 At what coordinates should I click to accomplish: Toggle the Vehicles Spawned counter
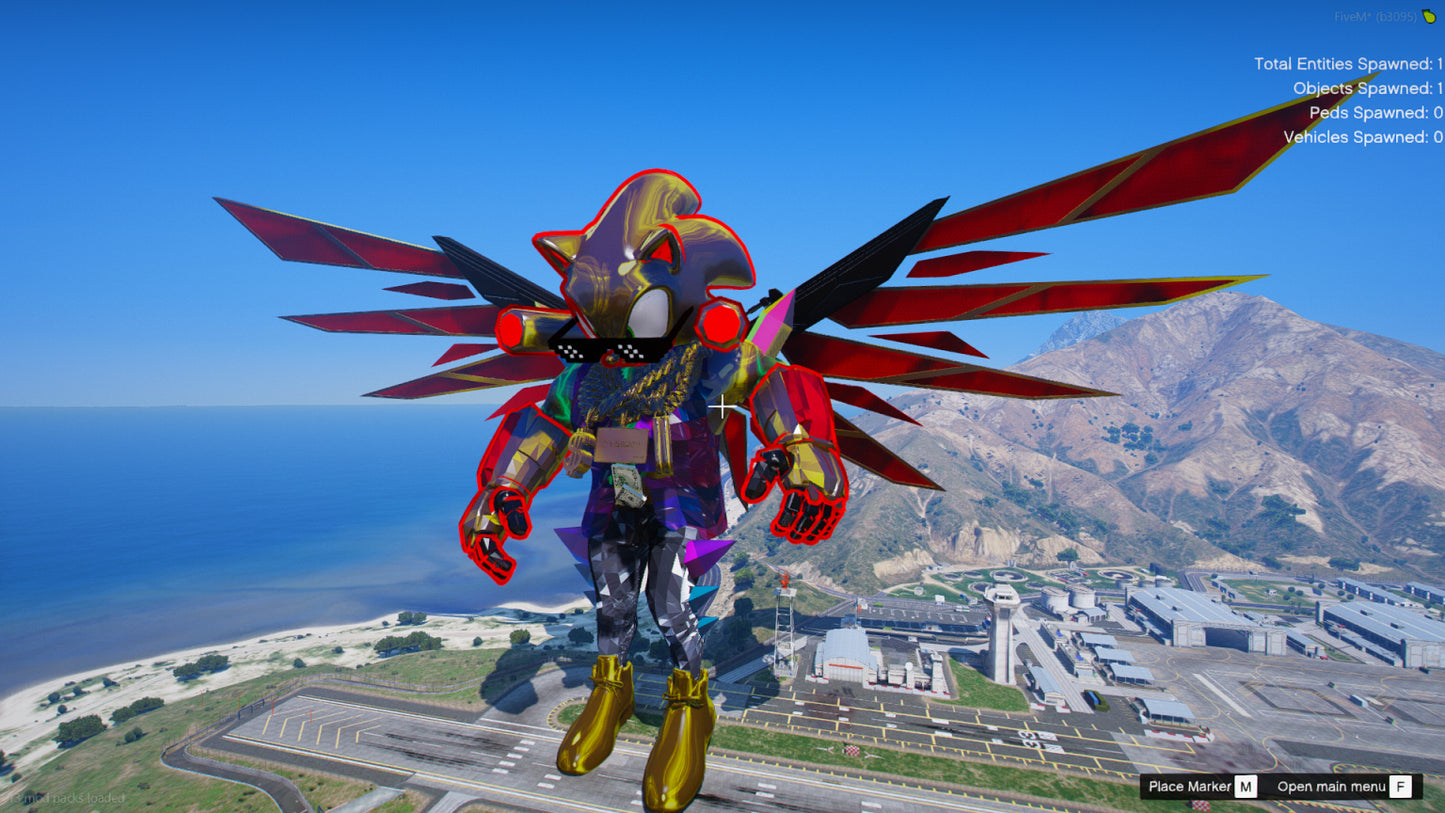click(1361, 137)
